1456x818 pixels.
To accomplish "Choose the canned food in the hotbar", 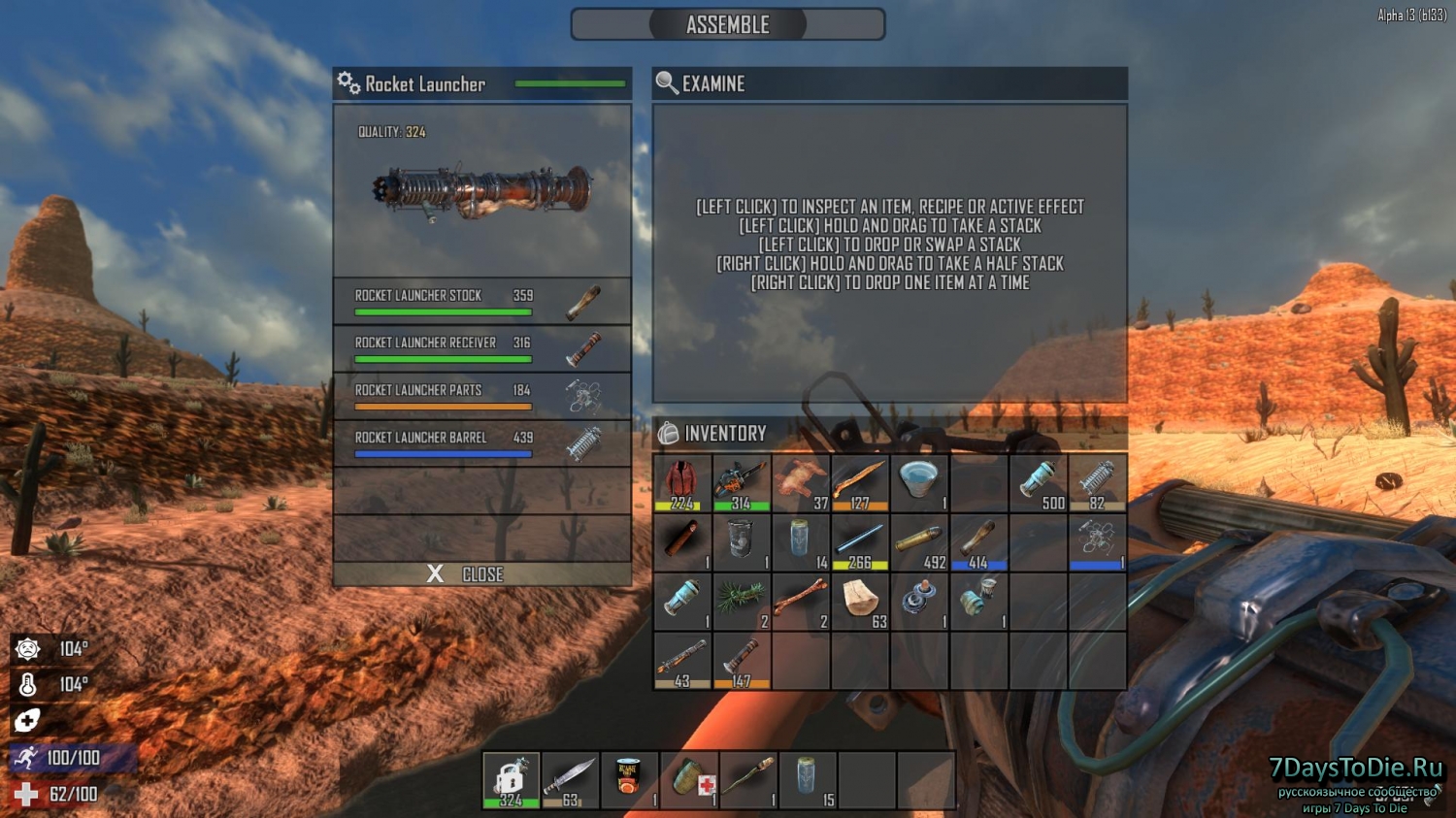I will 630,780.
